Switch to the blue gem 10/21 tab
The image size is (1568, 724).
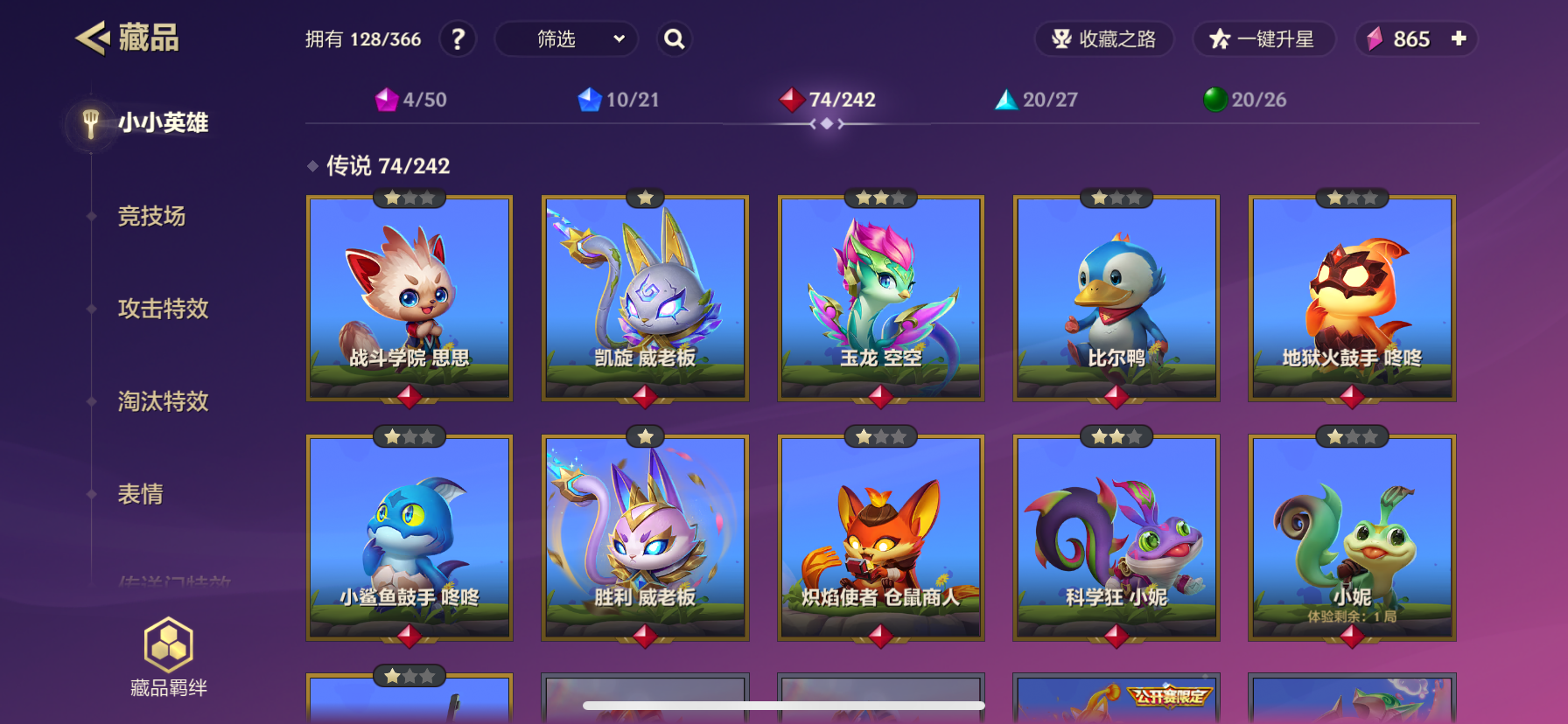pyautogui.click(x=619, y=100)
